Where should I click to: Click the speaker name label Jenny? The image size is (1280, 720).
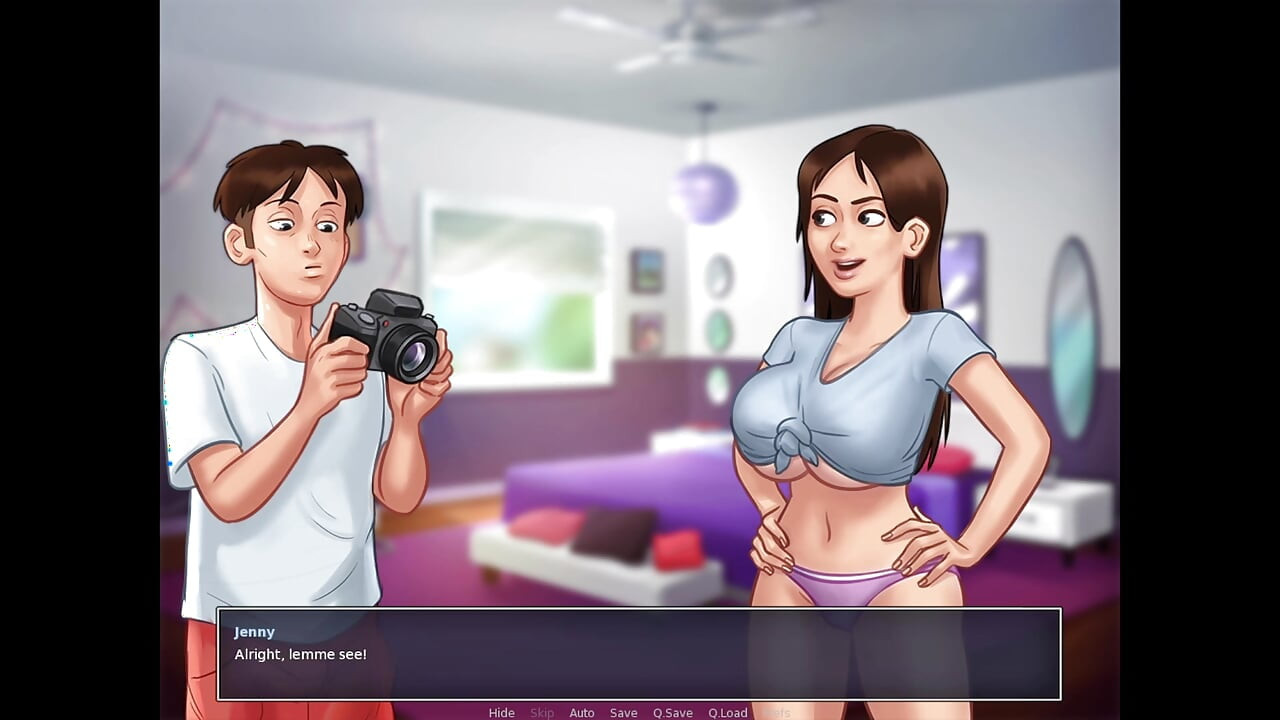pyautogui.click(x=254, y=631)
